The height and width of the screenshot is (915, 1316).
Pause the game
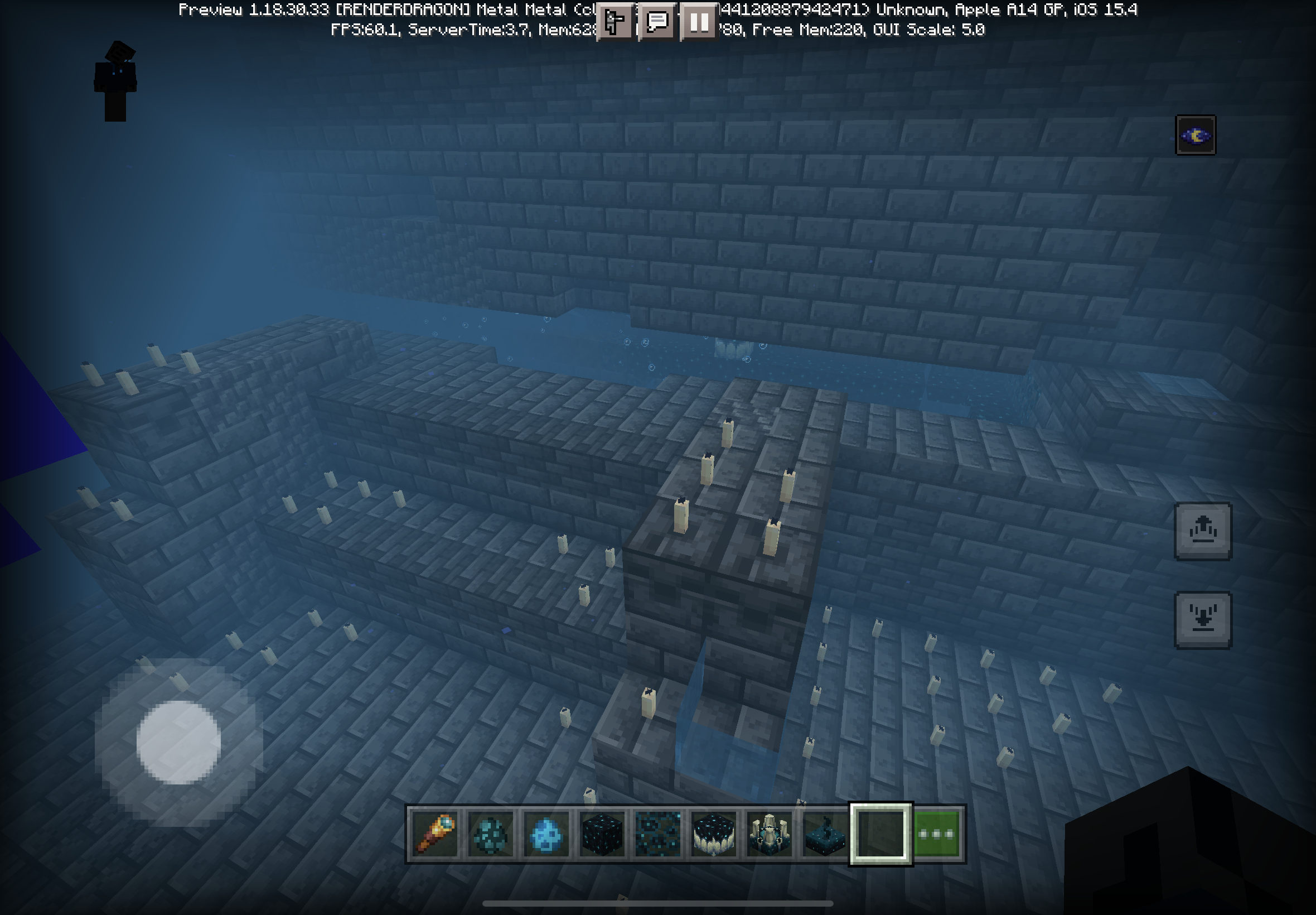click(x=698, y=22)
